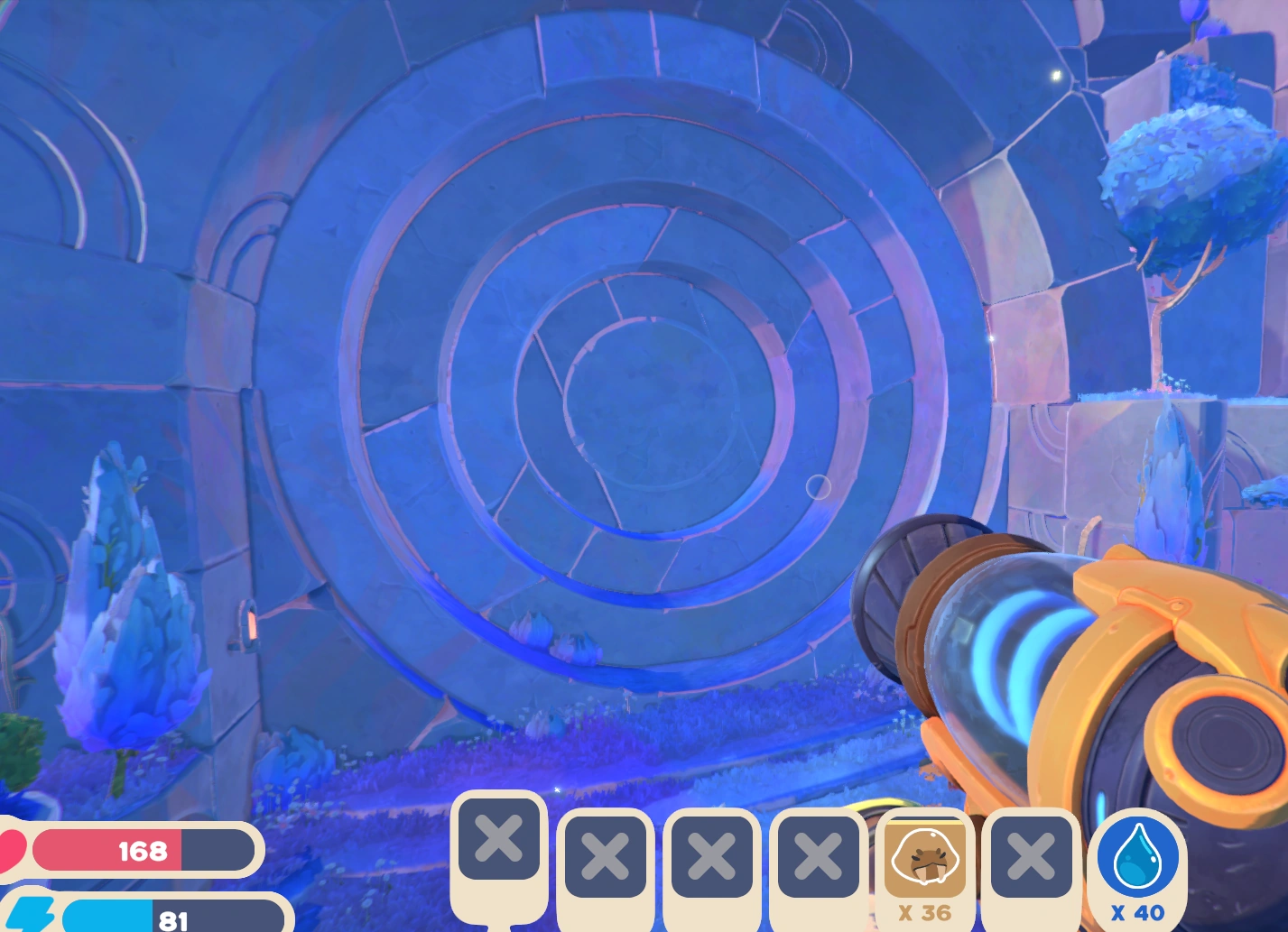Viewport: 1288px width, 932px height.
Task: Click the floating bubble reticle near the door
Action: [820, 486]
